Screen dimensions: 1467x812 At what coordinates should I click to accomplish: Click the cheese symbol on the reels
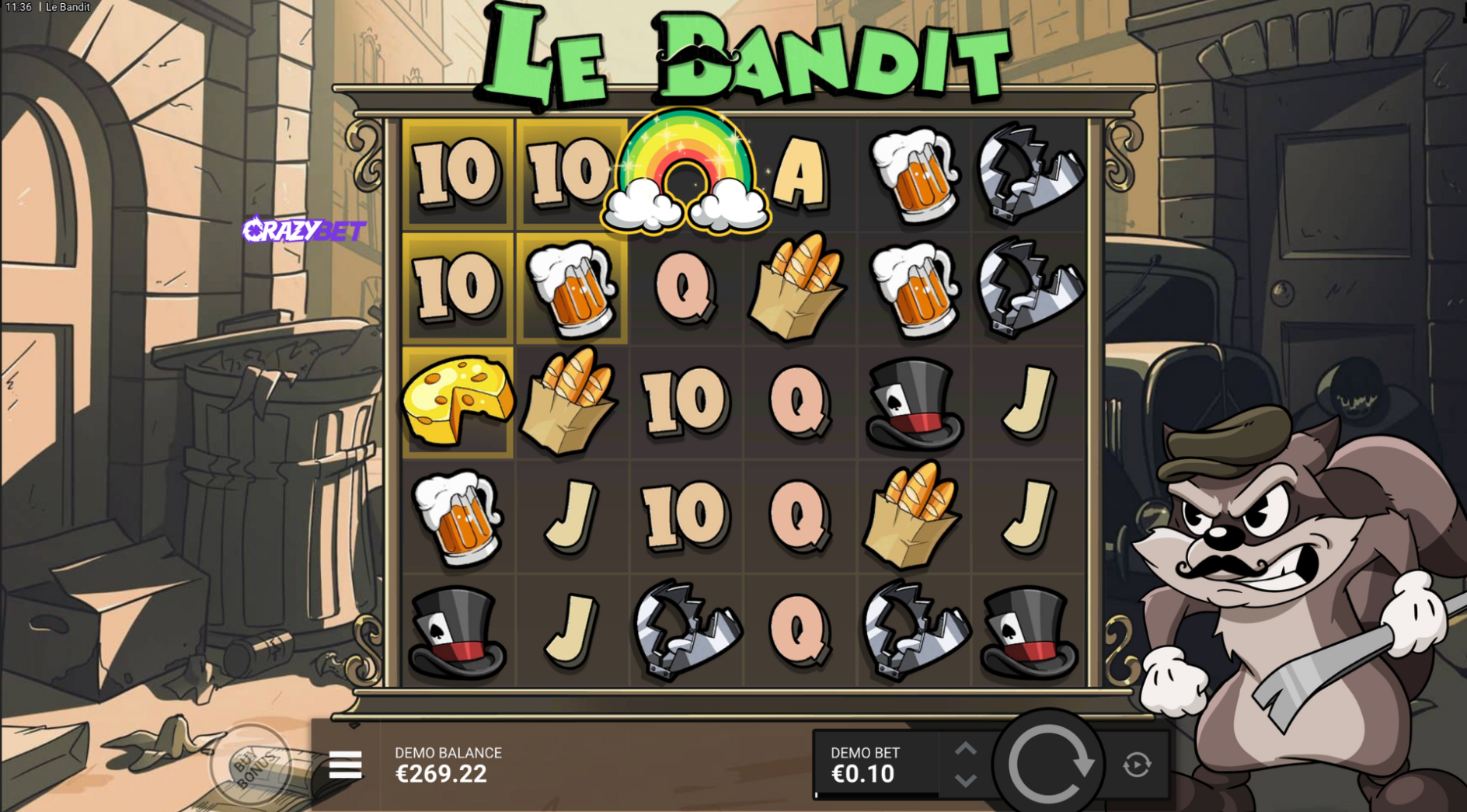(x=458, y=401)
